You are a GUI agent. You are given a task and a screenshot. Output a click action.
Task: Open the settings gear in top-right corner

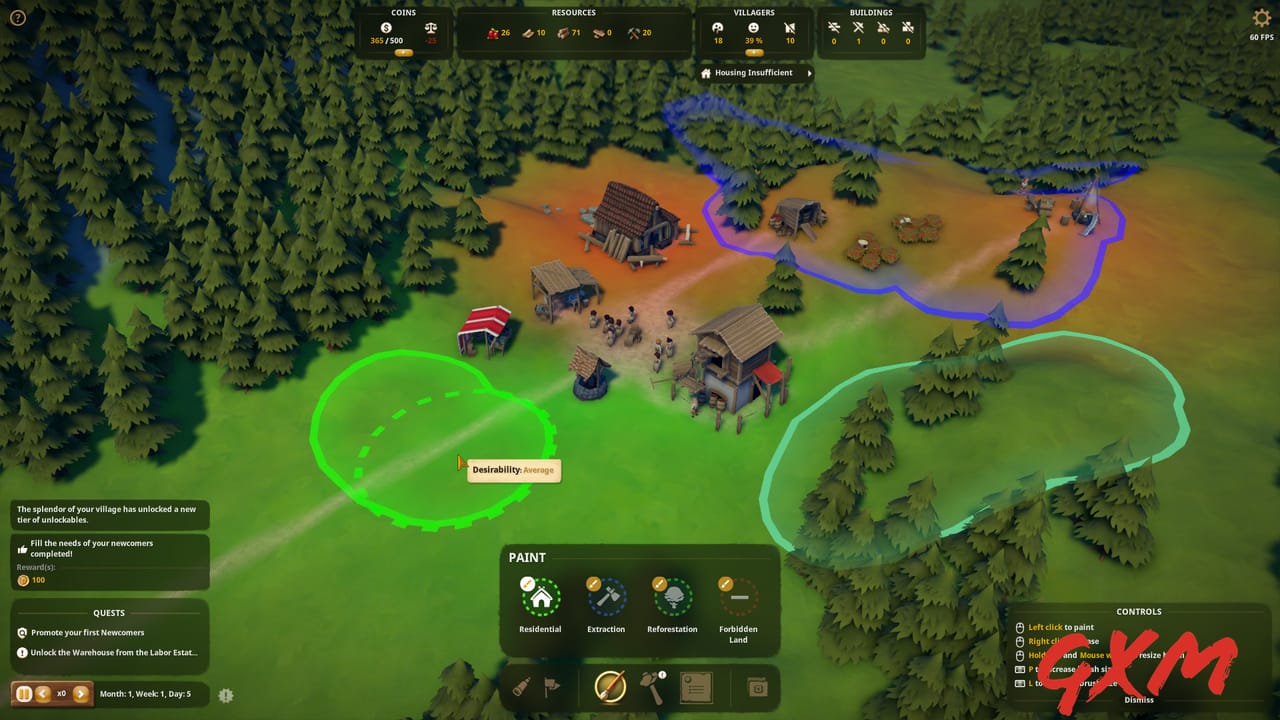tap(1260, 17)
